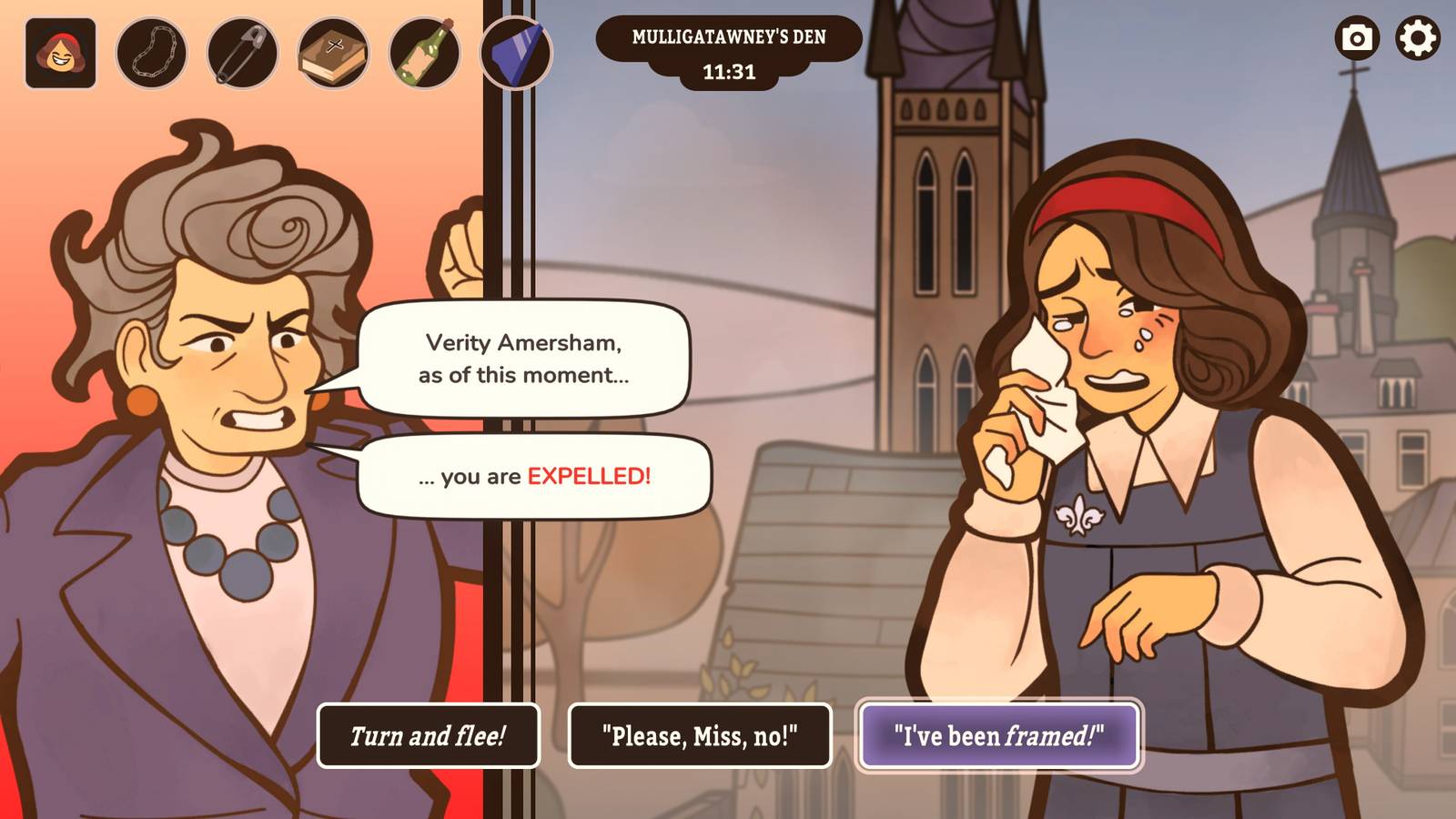Click the Mulligatawney's Den location banner
The image size is (1456, 819).
[x=729, y=38]
